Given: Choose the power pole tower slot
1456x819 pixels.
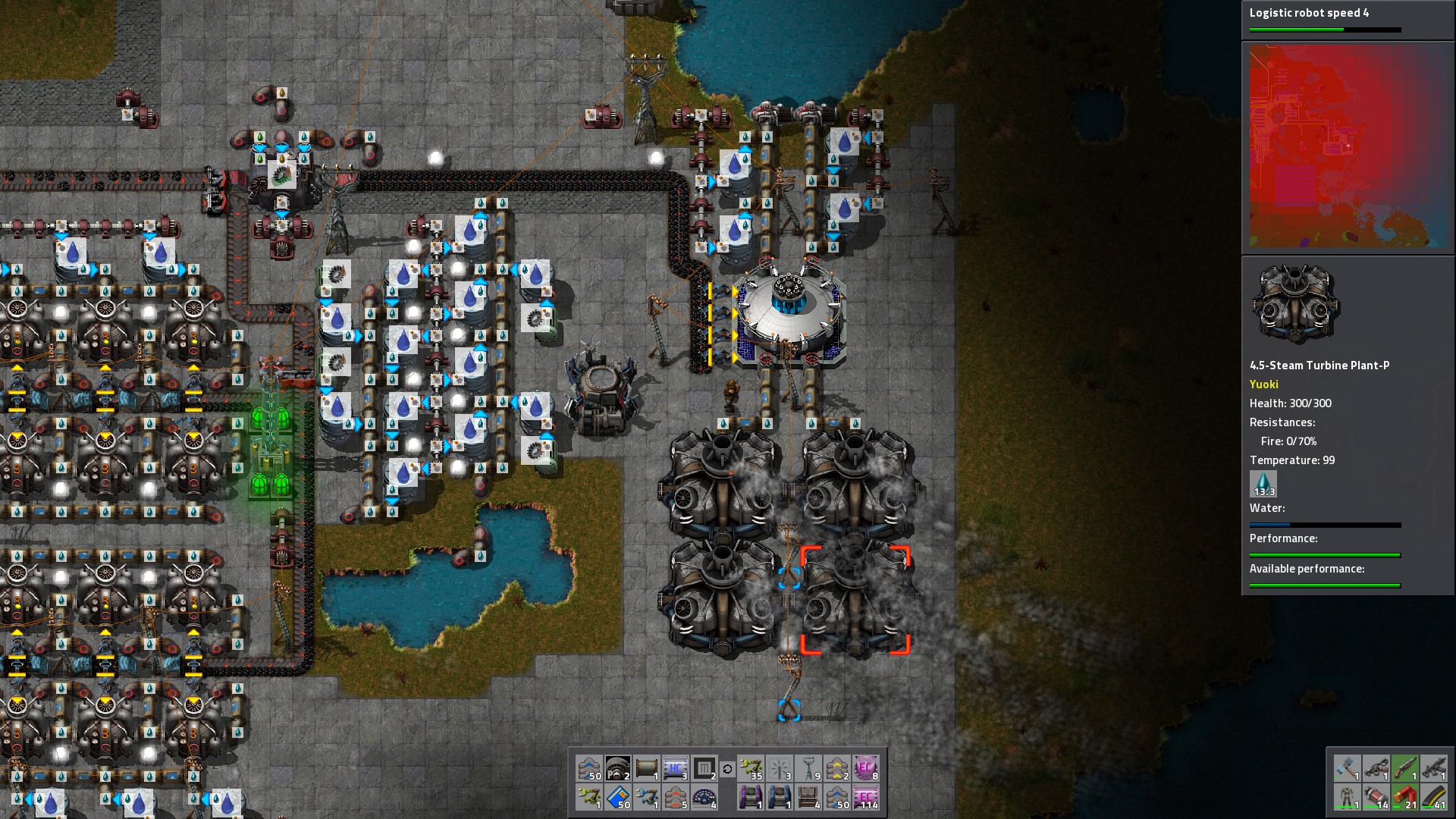Looking at the screenshot, I should point(808,768).
